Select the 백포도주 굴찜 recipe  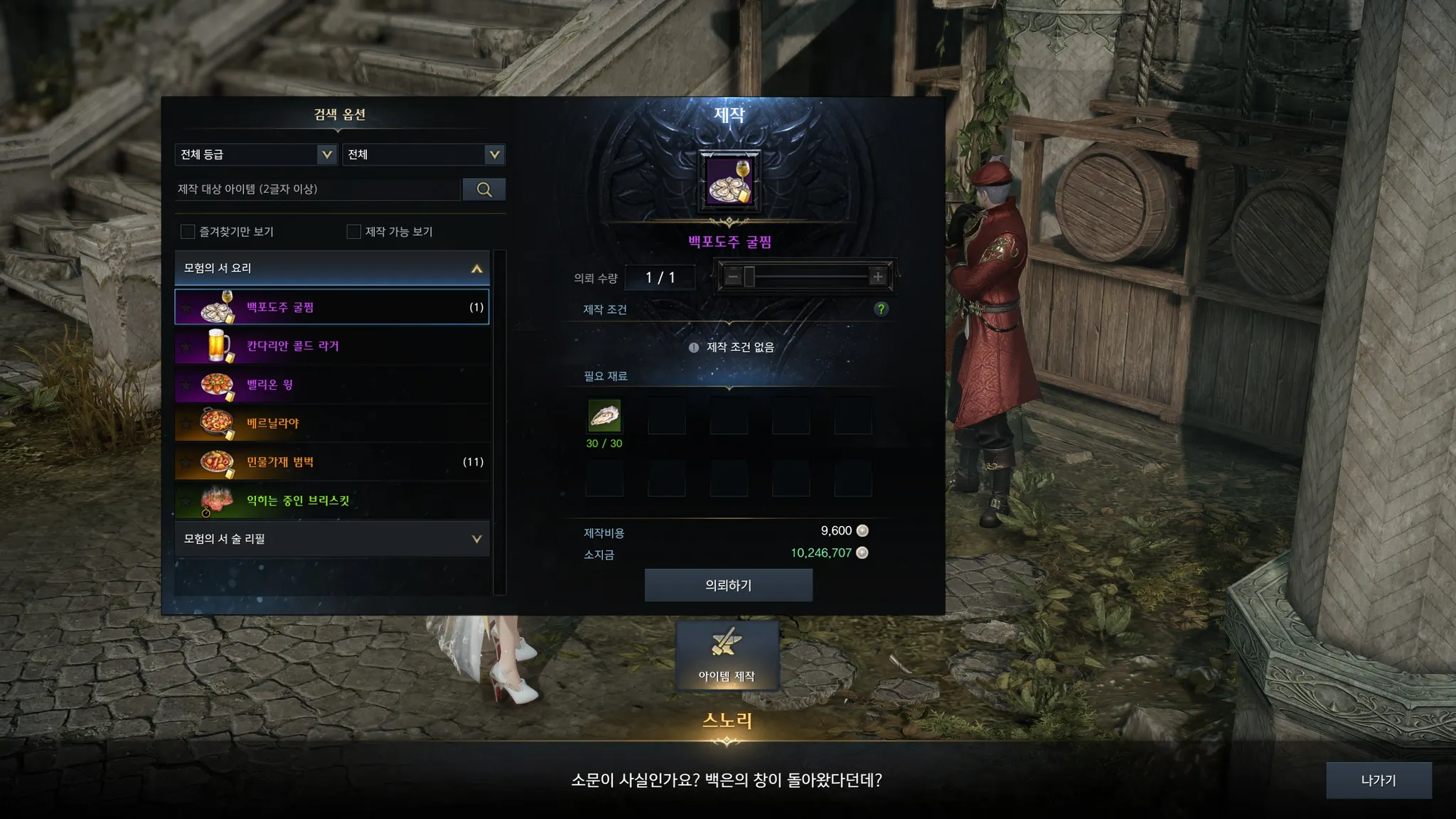(332, 307)
